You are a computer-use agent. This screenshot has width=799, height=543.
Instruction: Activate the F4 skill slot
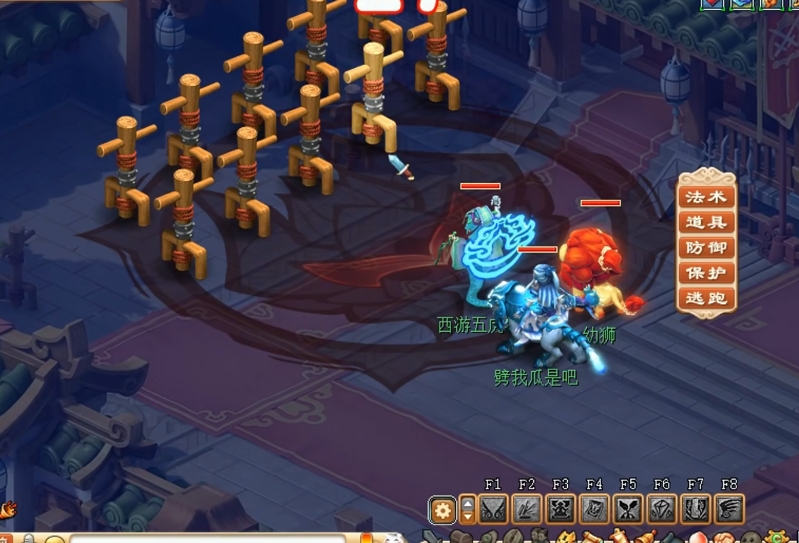click(595, 510)
